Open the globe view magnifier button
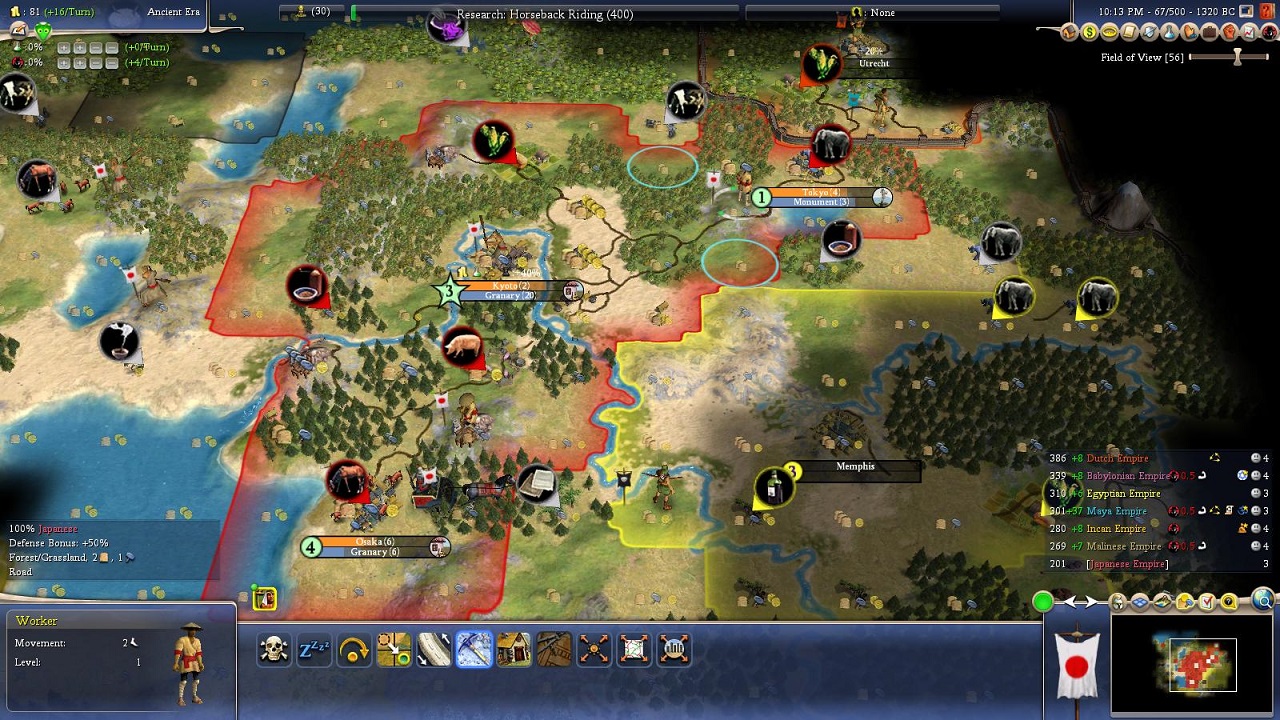This screenshot has height=720, width=1280. click(1263, 601)
